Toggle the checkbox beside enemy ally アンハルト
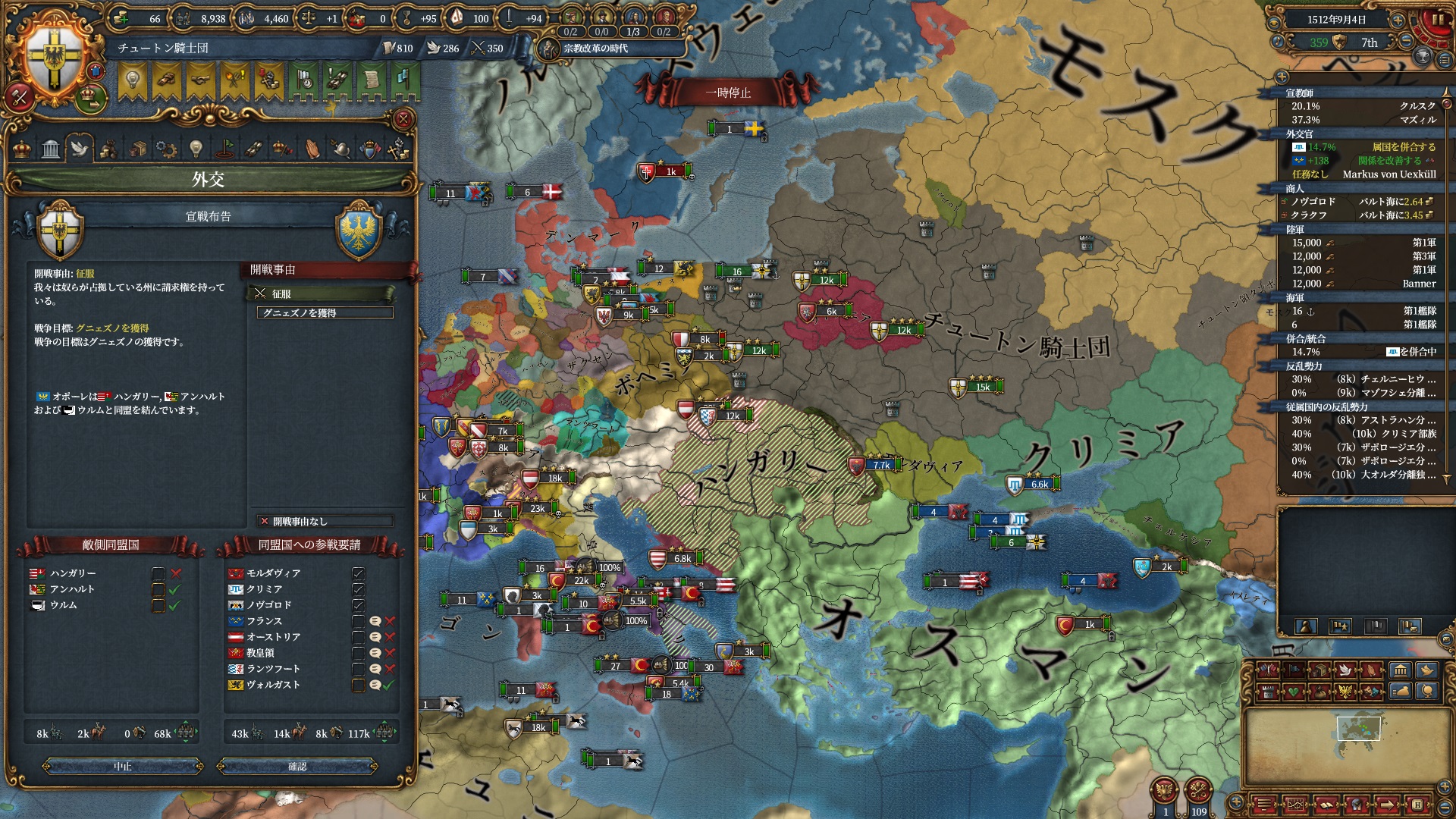The height and width of the screenshot is (819, 1456). [x=158, y=589]
